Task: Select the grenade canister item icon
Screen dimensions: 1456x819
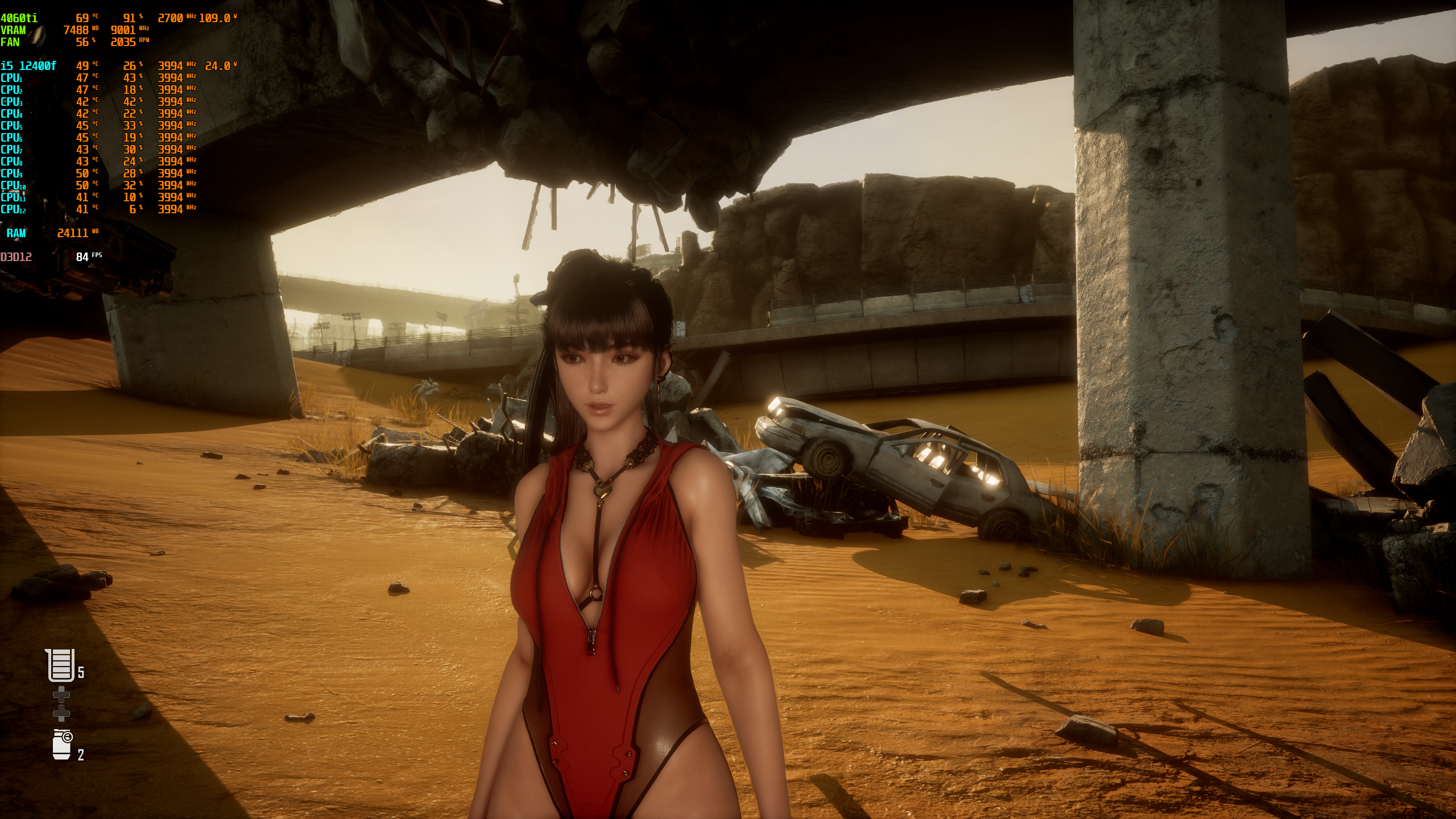Action: [62, 744]
